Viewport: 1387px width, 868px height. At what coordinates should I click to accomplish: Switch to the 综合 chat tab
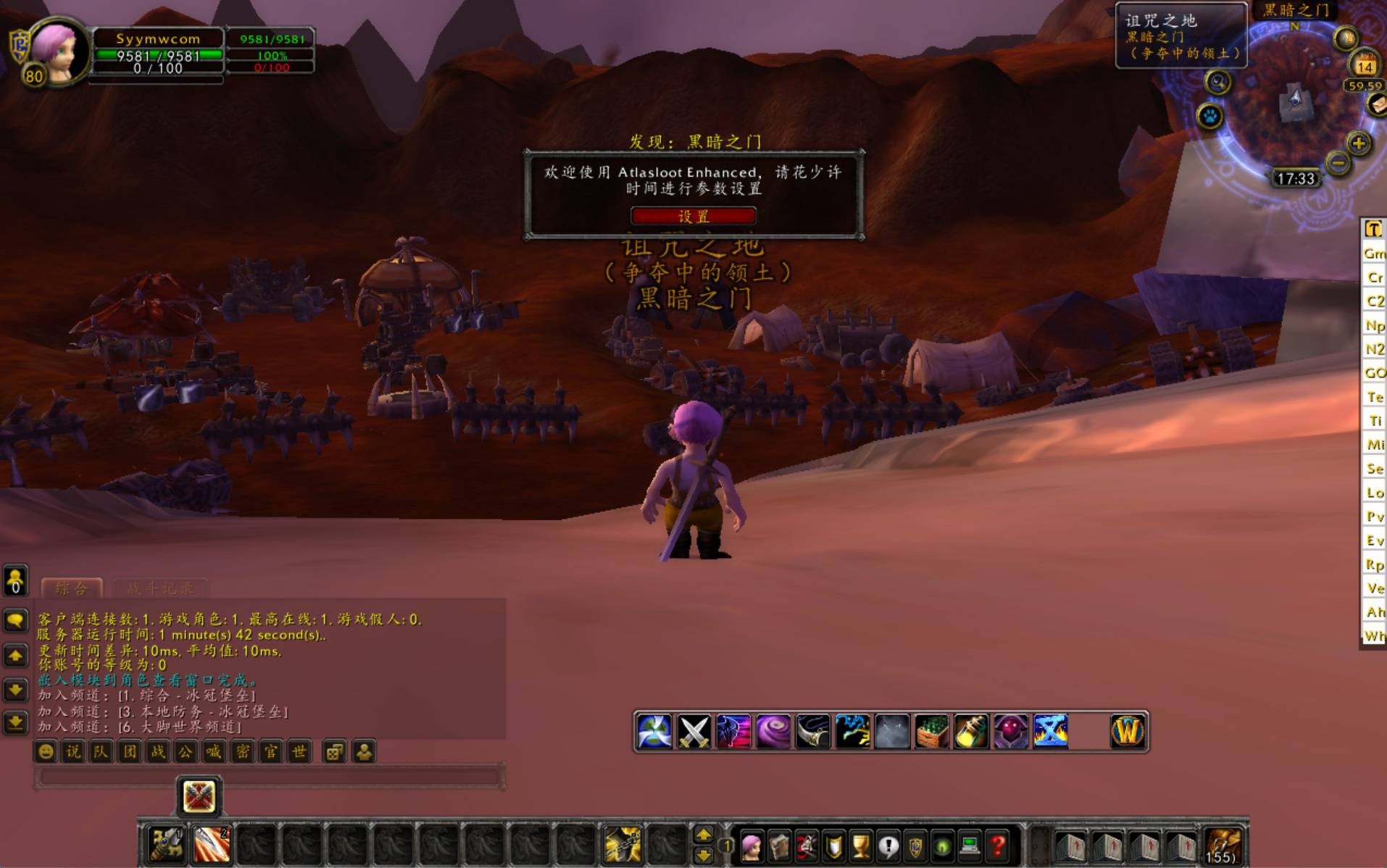pyautogui.click(x=71, y=588)
